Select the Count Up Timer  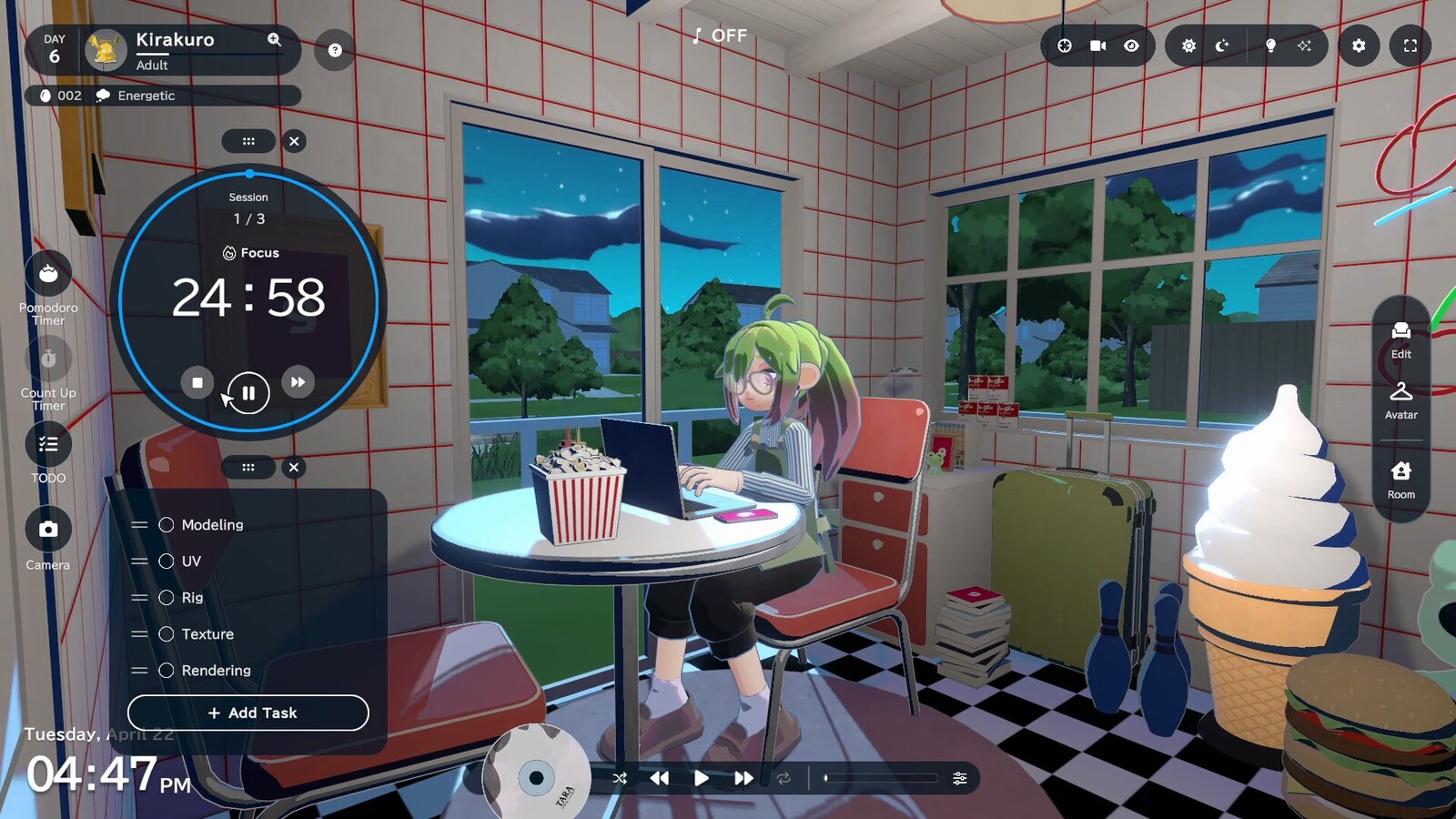pyautogui.click(x=48, y=359)
